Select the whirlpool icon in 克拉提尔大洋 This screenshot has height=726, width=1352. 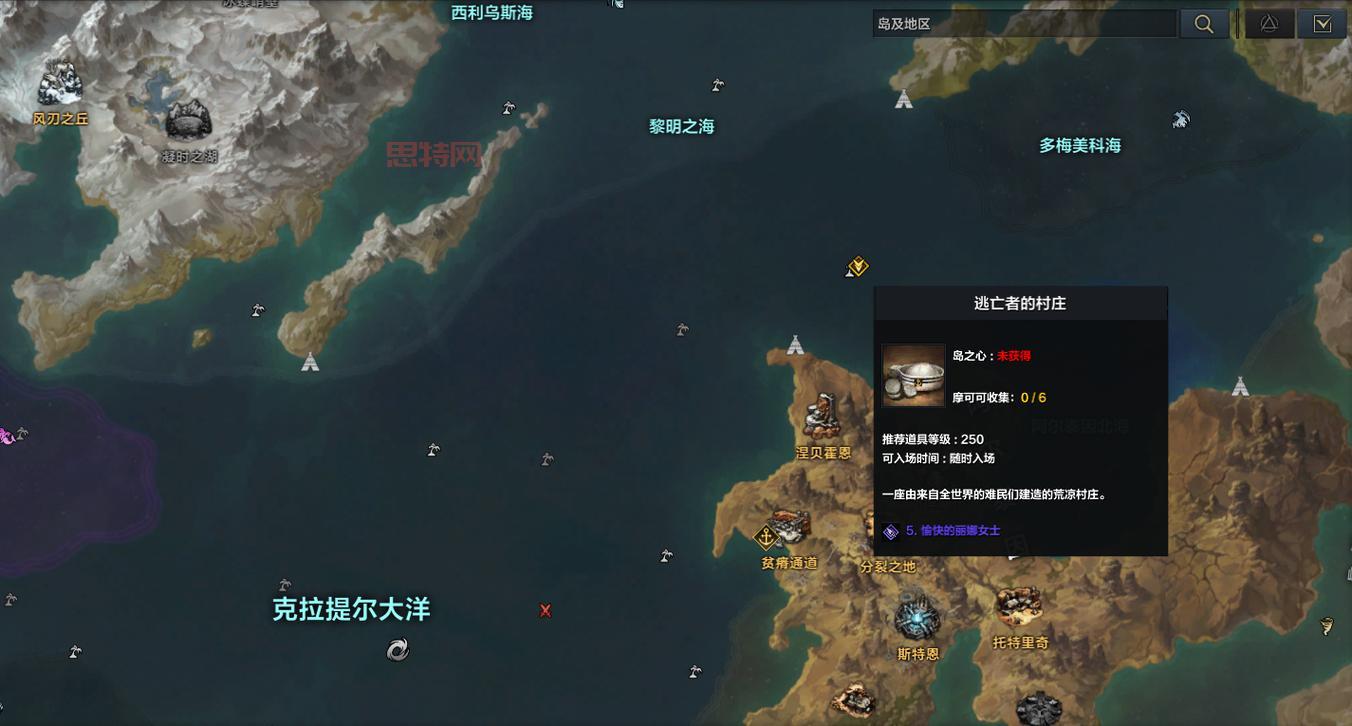coord(396,649)
